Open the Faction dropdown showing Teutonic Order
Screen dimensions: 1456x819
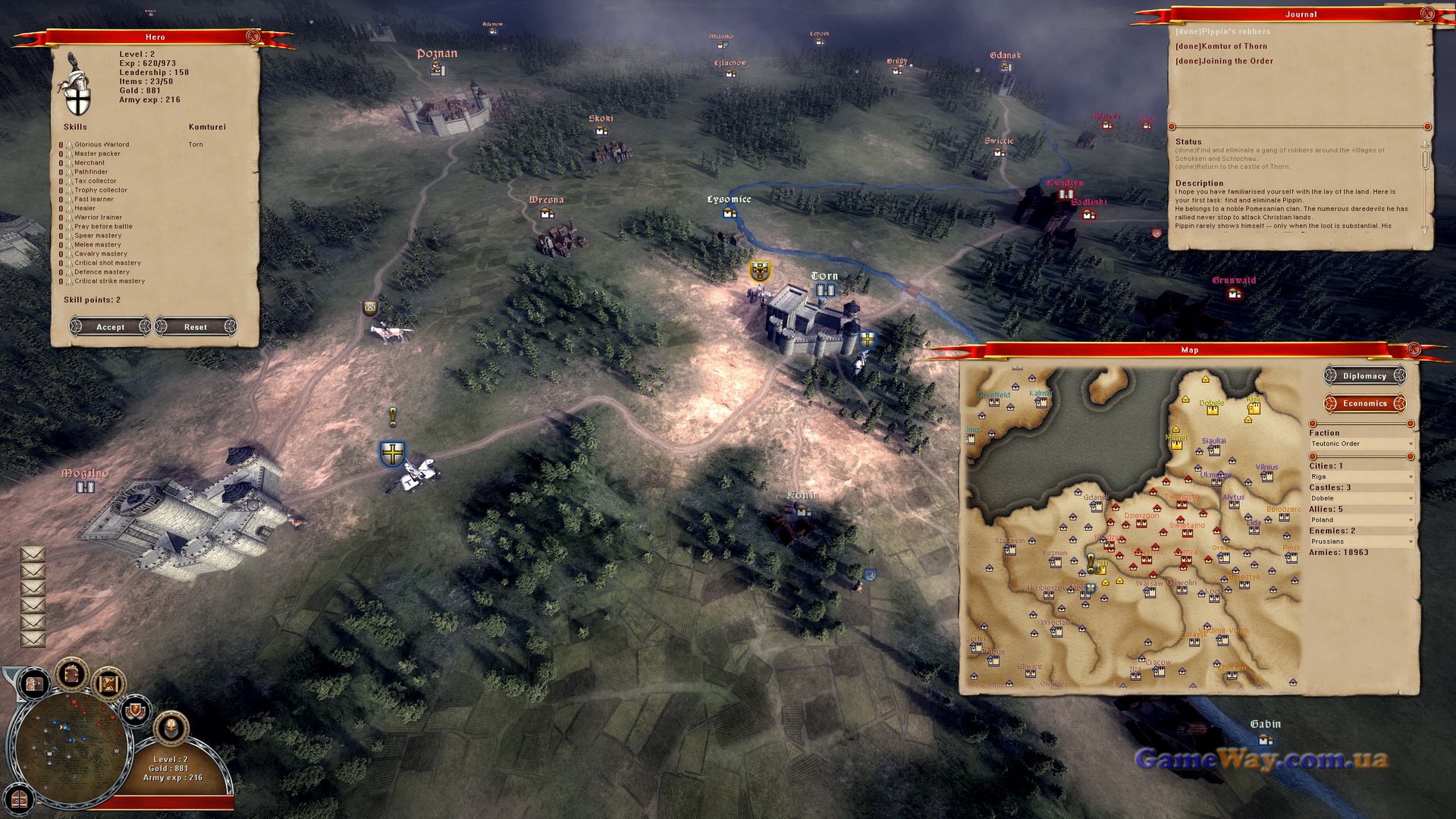coord(1361,444)
